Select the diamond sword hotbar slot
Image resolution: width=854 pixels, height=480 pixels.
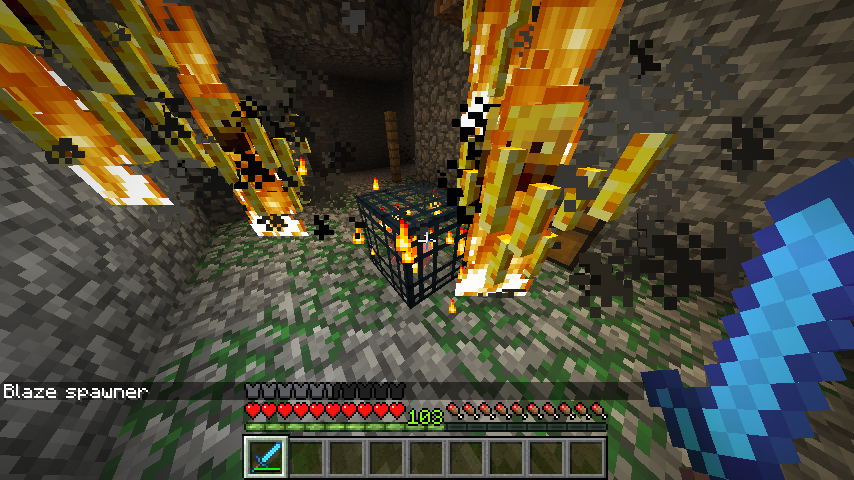click(x=267, y=457)
